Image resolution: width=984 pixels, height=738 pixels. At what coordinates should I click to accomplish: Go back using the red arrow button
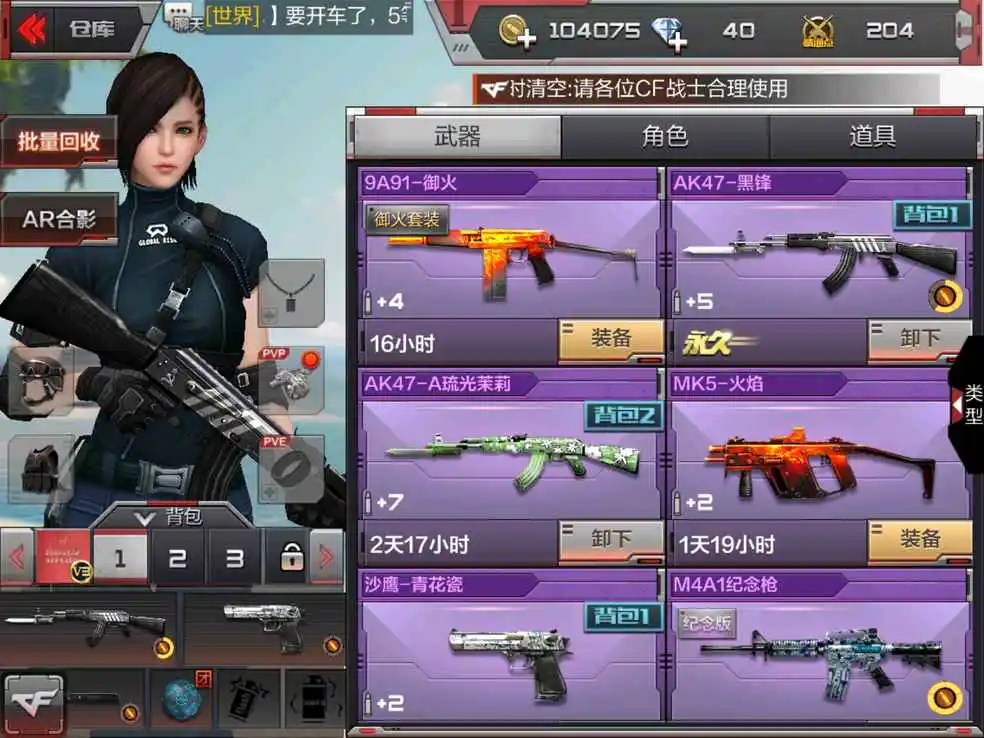tap(32, 29)
